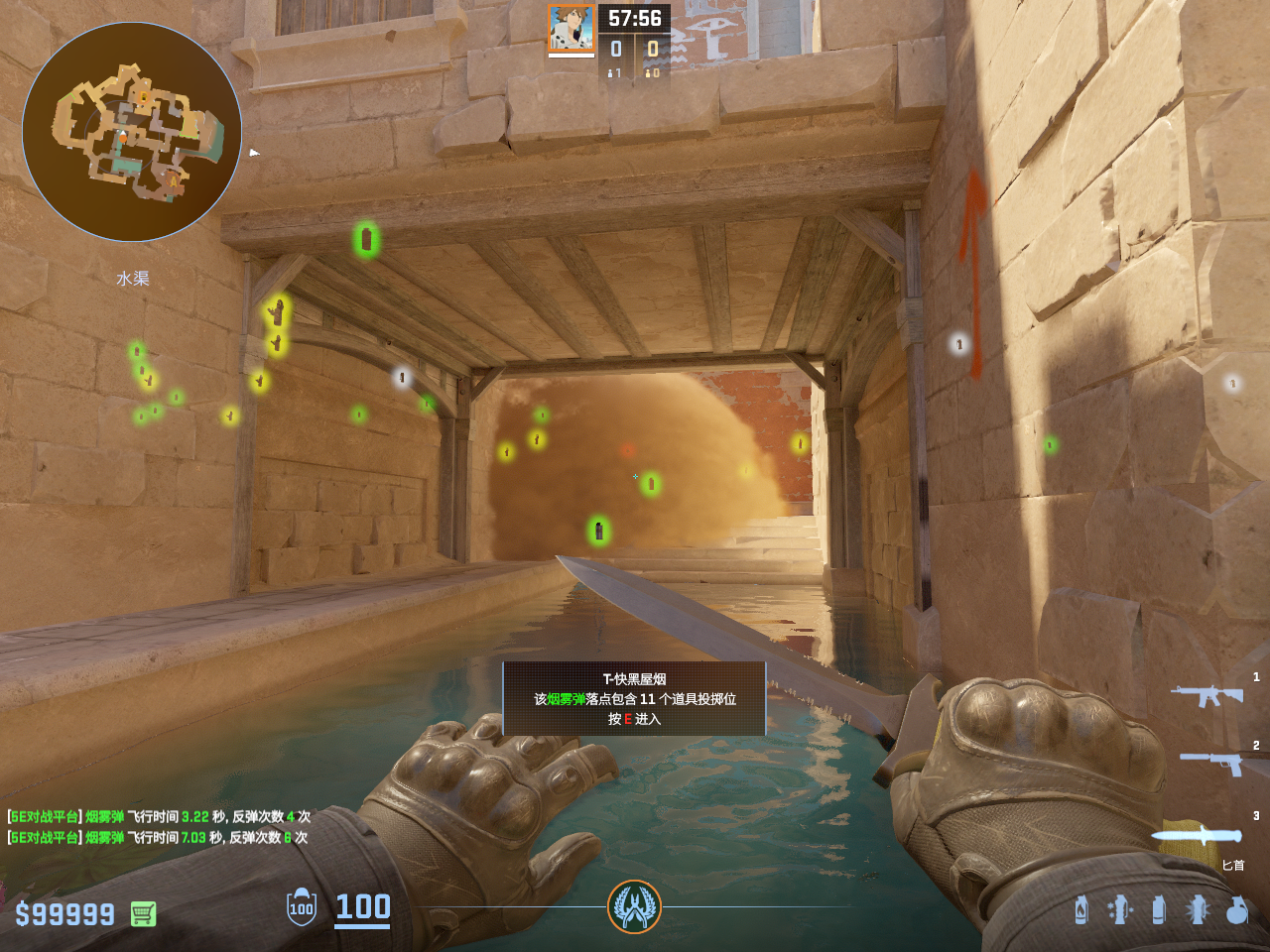Select the incendiary grenade icon
The image size is (1270, 952).
tap(1080, 909)
